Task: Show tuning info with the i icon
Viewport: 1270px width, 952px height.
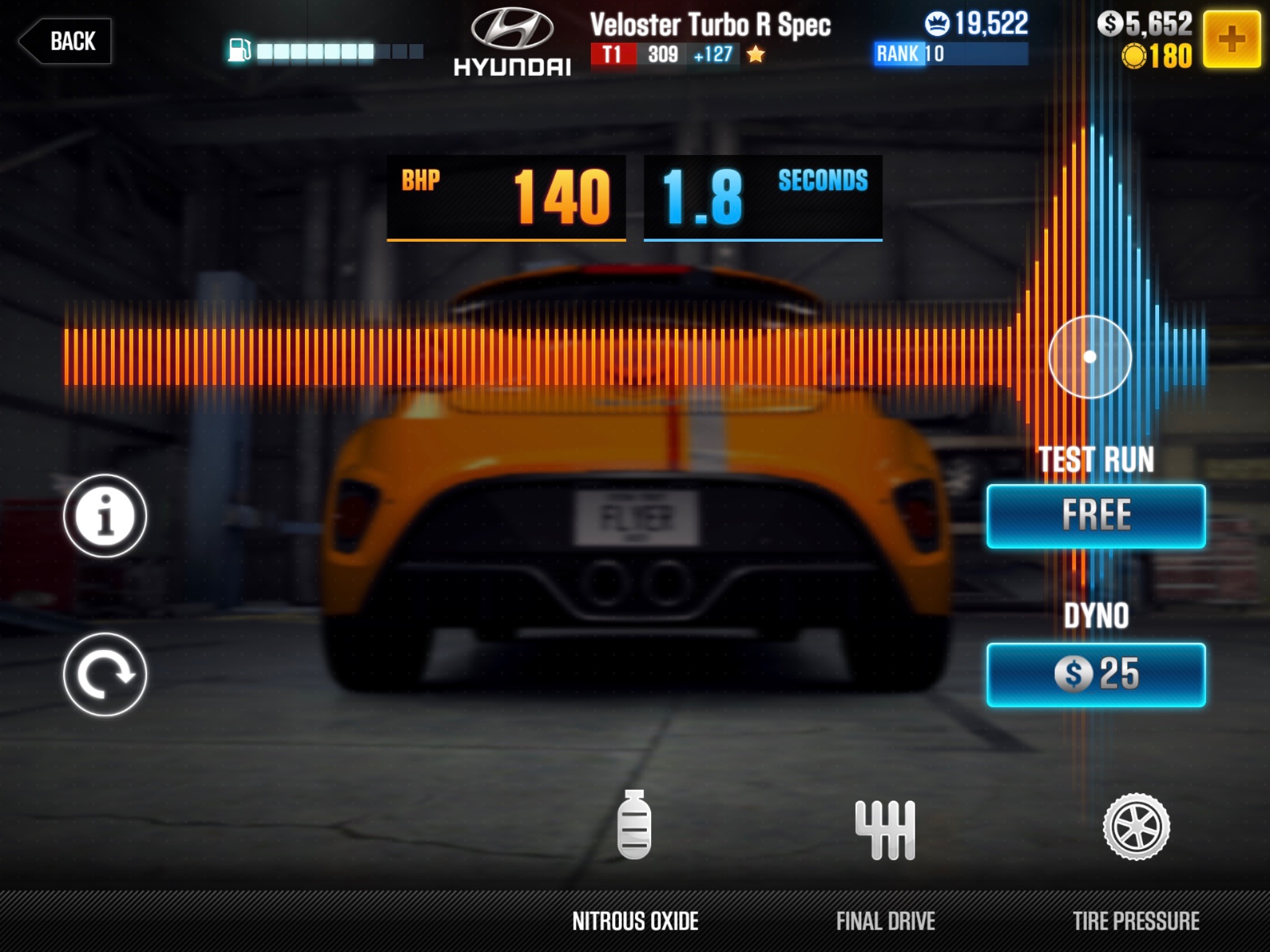Action: (x=105, y=516)
